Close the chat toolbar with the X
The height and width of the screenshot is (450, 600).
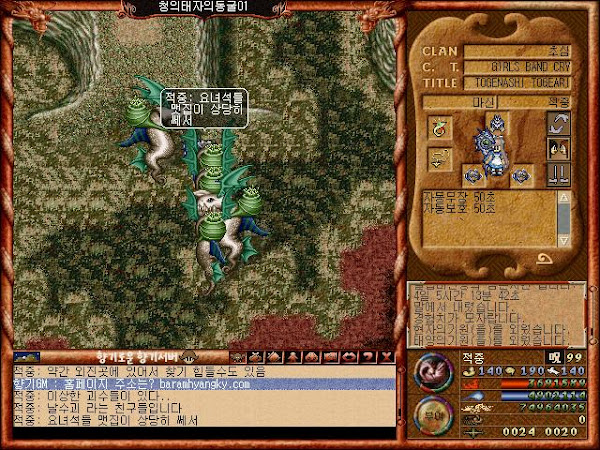pos(388,356)
